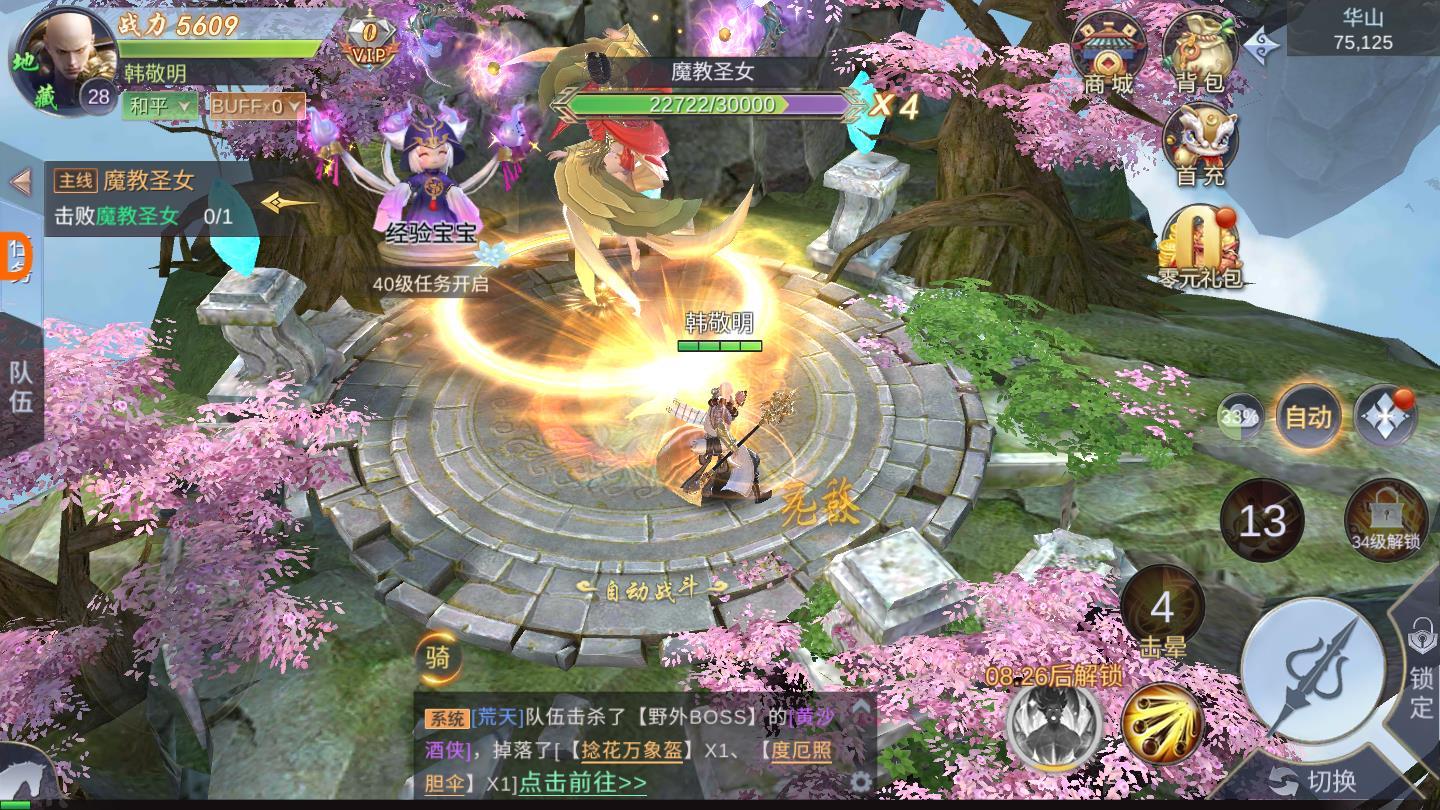
Task: Switch to the 队伍 team tab
Action: (x=21, y=387)
